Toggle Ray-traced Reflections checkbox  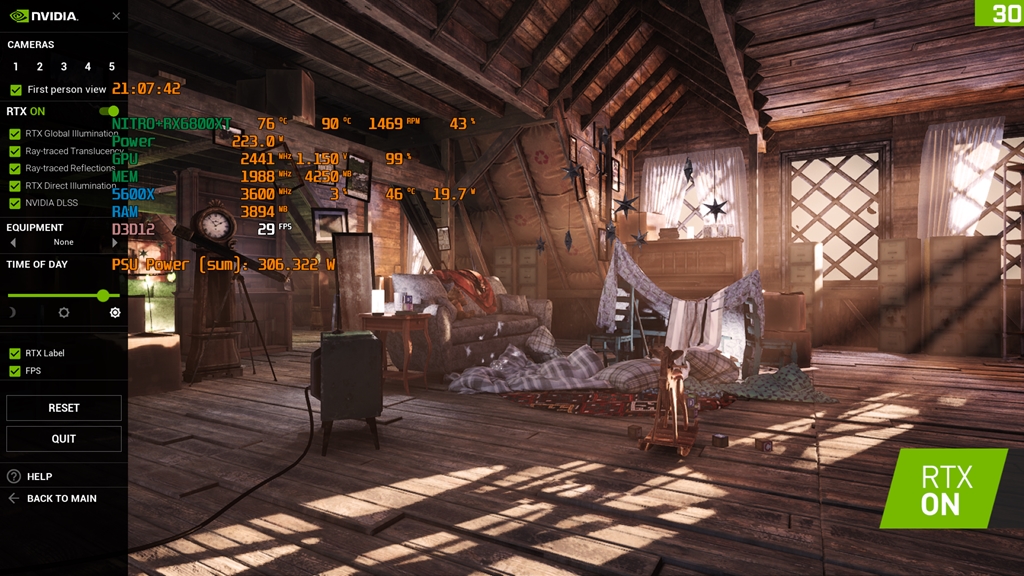point(15,169)
